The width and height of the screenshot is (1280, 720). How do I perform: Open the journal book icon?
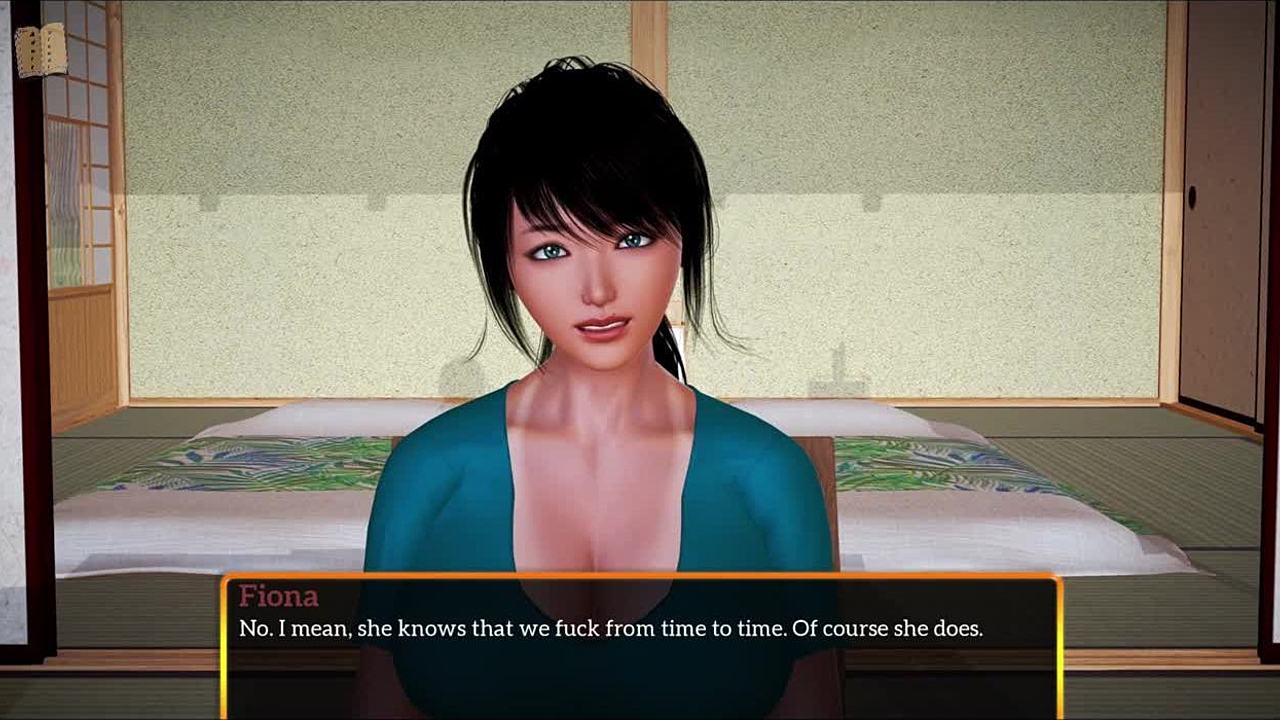[x=41, y=50]
